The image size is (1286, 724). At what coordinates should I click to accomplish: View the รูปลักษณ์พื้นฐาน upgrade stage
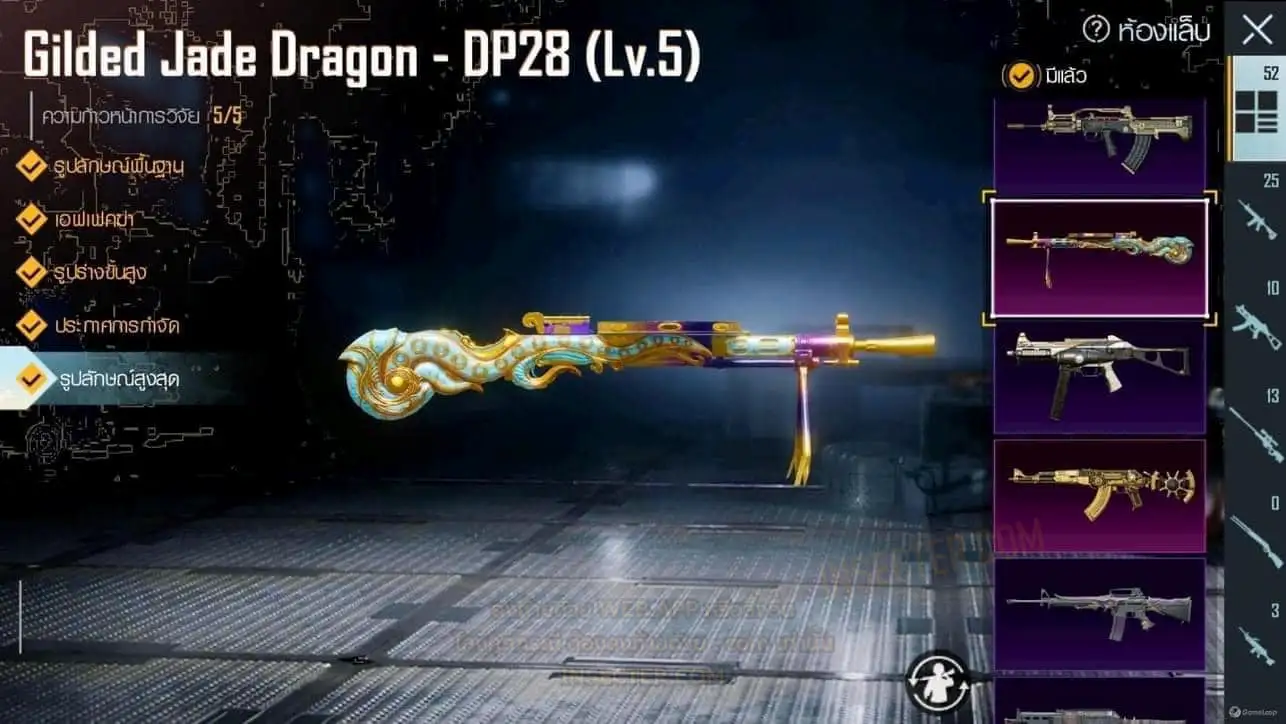tap(110, 165)
